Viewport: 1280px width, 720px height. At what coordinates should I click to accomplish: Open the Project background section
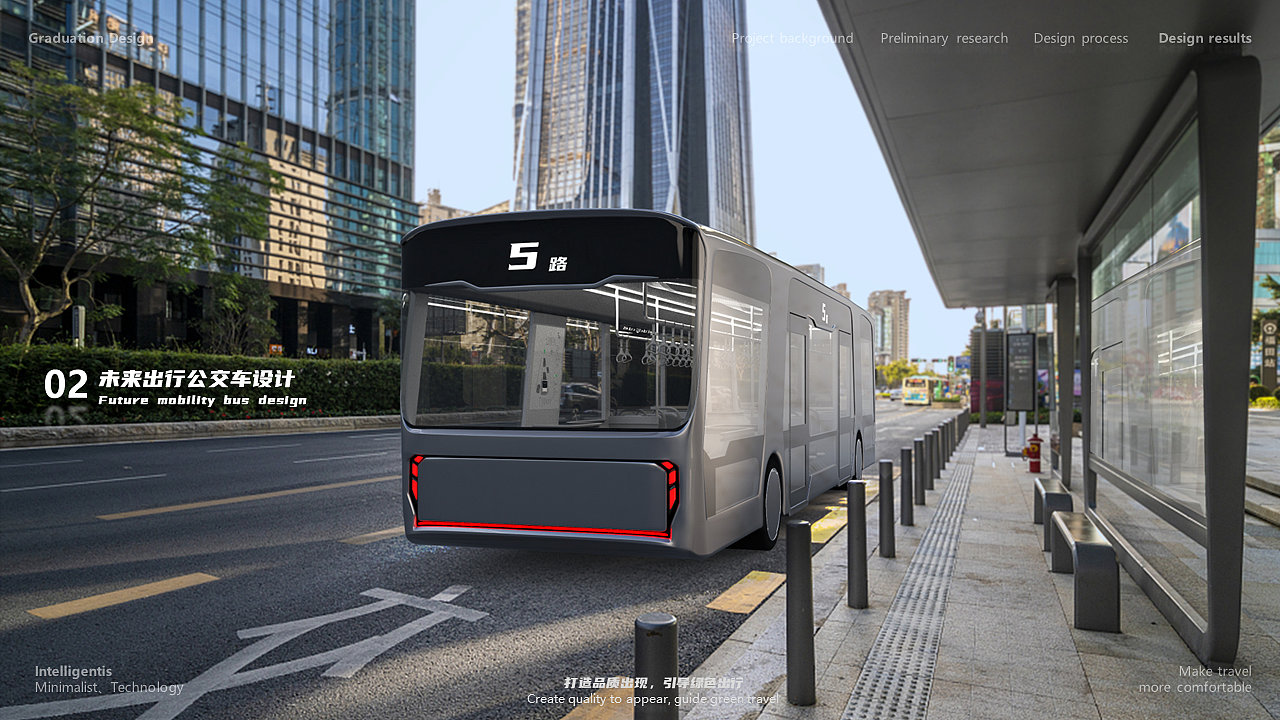[x=792, y=38]
